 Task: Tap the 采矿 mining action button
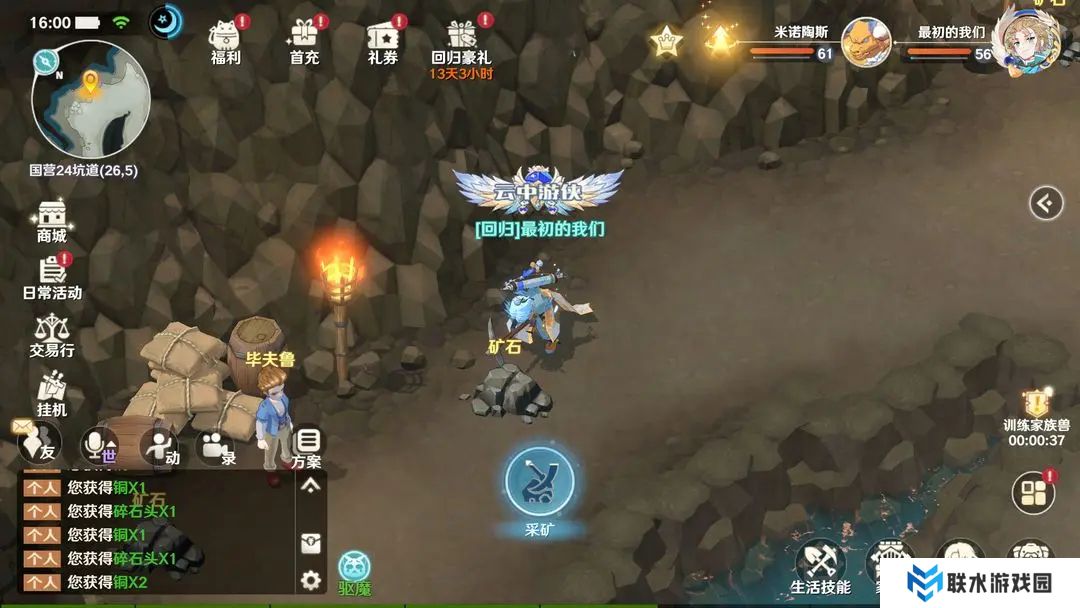coord(539,482)
